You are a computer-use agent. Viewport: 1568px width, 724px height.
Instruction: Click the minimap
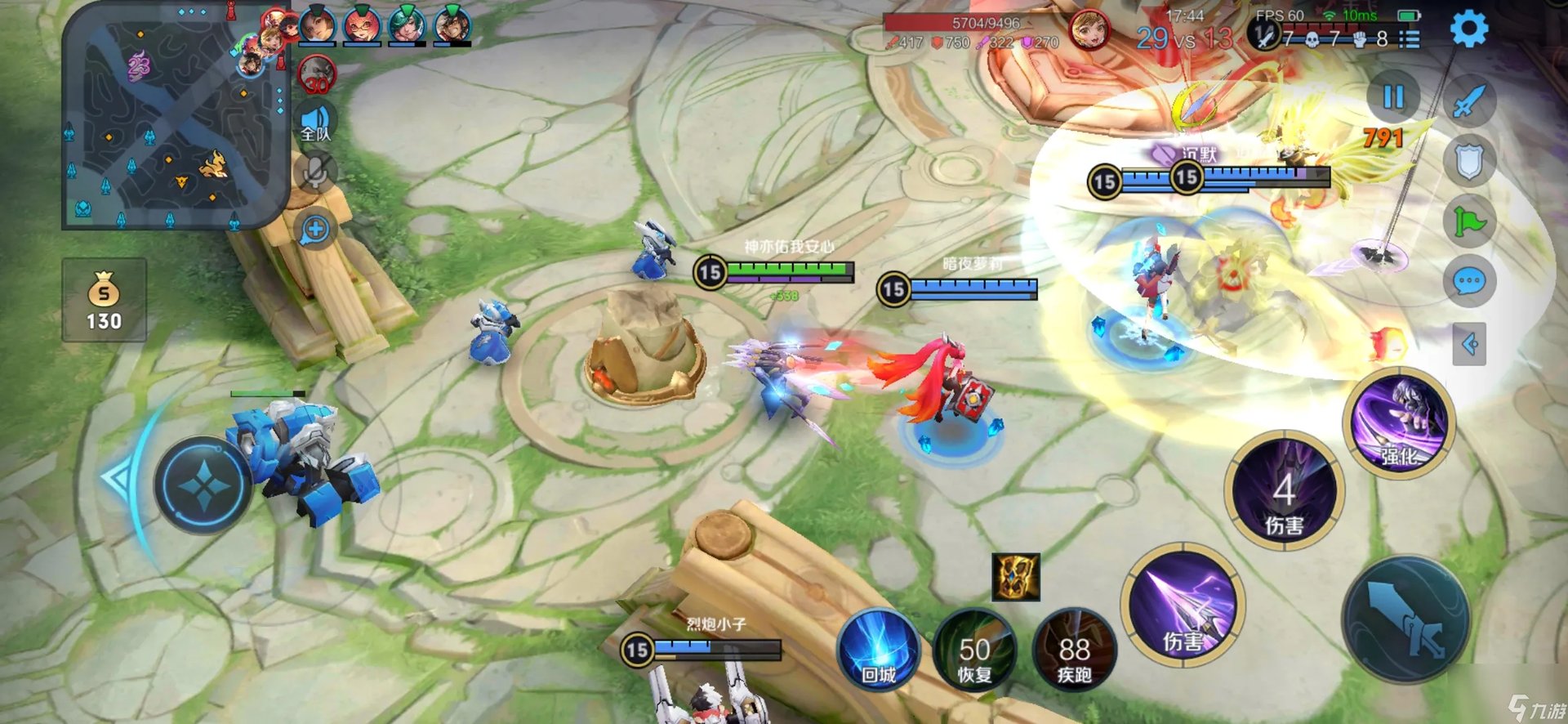click(175, 116)
